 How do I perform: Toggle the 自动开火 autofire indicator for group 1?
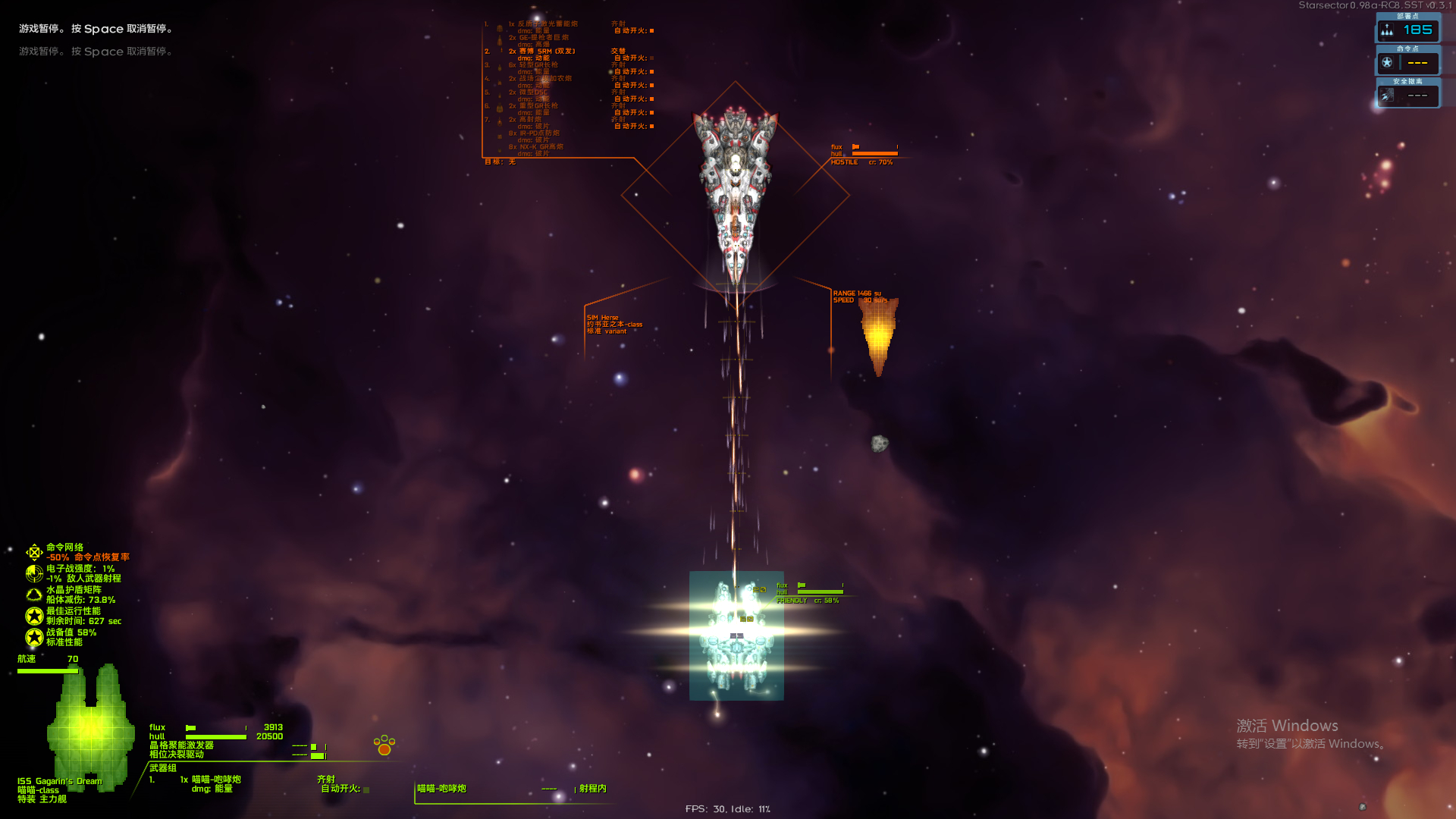click(x=366, y=789)
